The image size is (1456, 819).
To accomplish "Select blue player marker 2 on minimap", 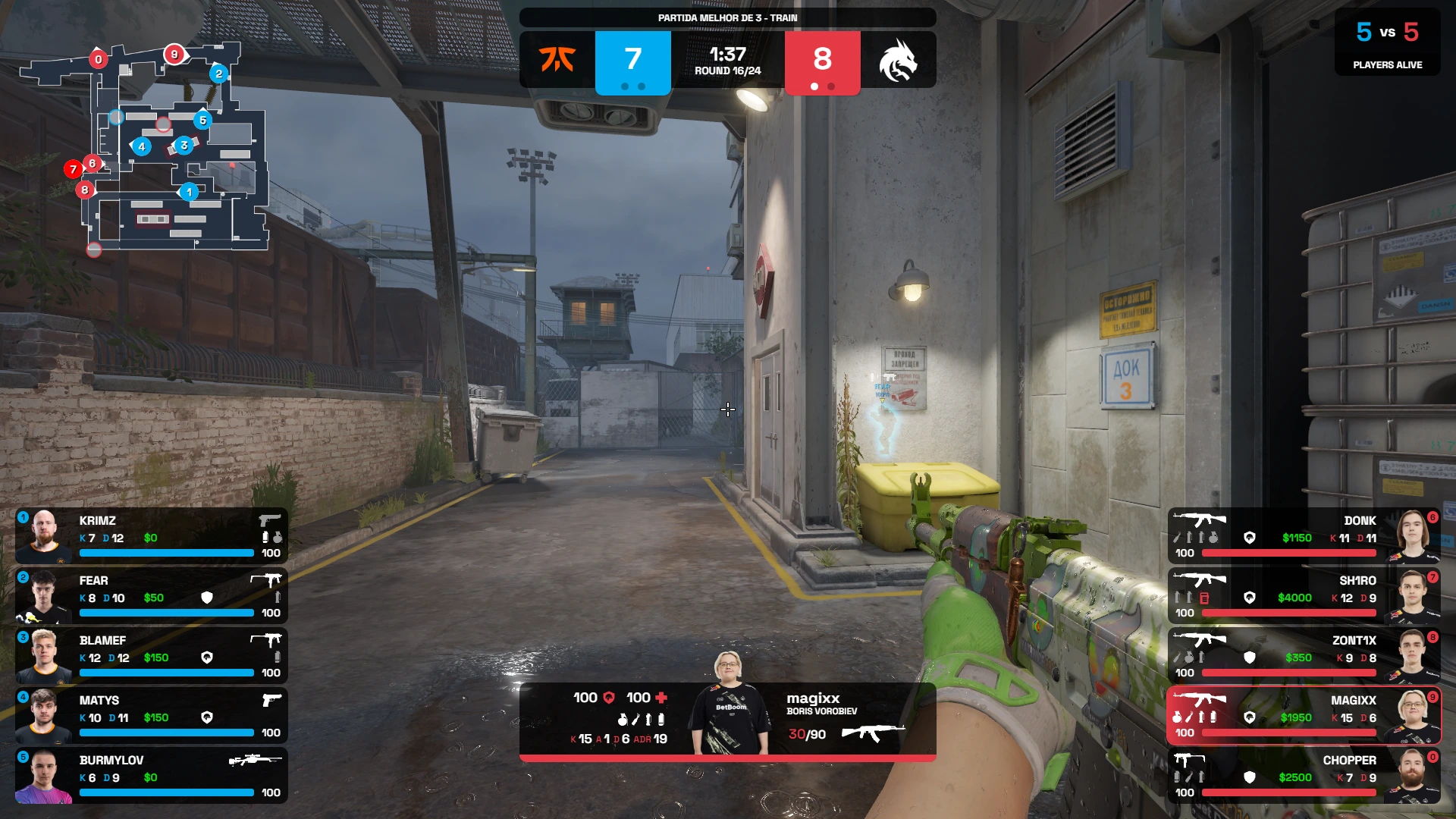I will pyautogui.click(x=219, y=74).
